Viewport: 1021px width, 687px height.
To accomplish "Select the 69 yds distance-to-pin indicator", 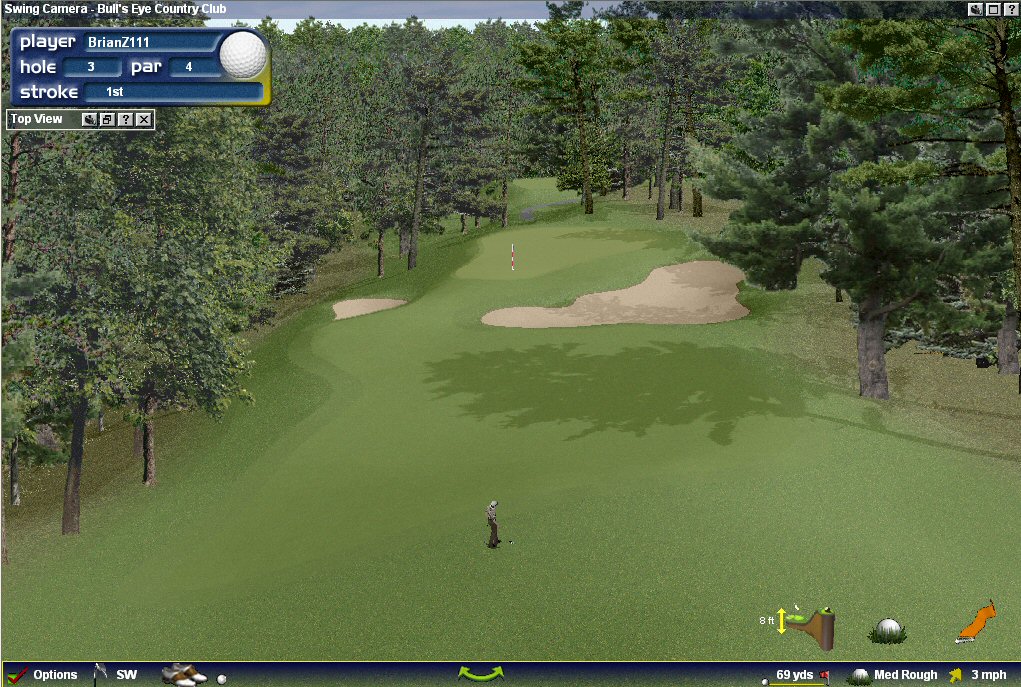I will coord(796,675).
